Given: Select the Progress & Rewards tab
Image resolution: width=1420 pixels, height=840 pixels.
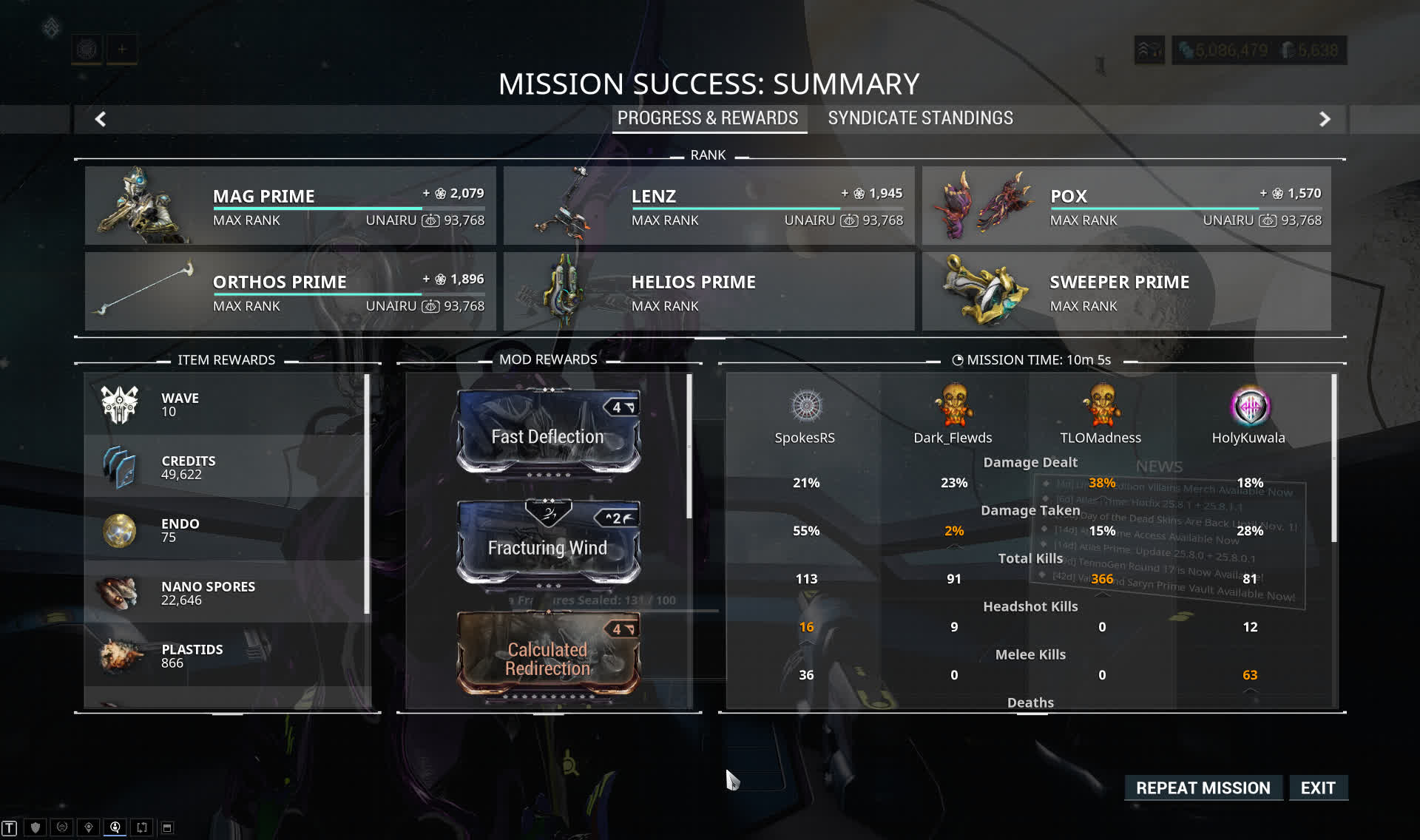Looking at the screenshot, I should [x=708, y=118].
